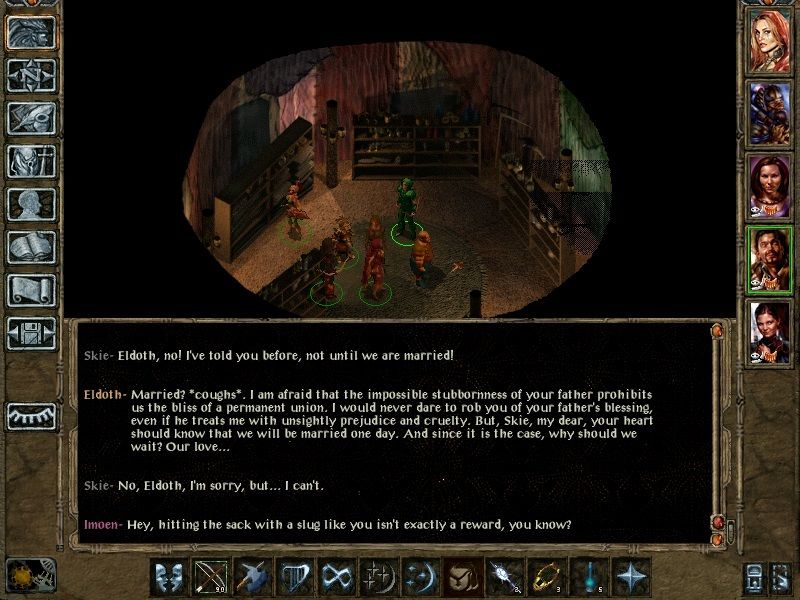Use the blue potion quick item
800x600 pixels.
588,578
